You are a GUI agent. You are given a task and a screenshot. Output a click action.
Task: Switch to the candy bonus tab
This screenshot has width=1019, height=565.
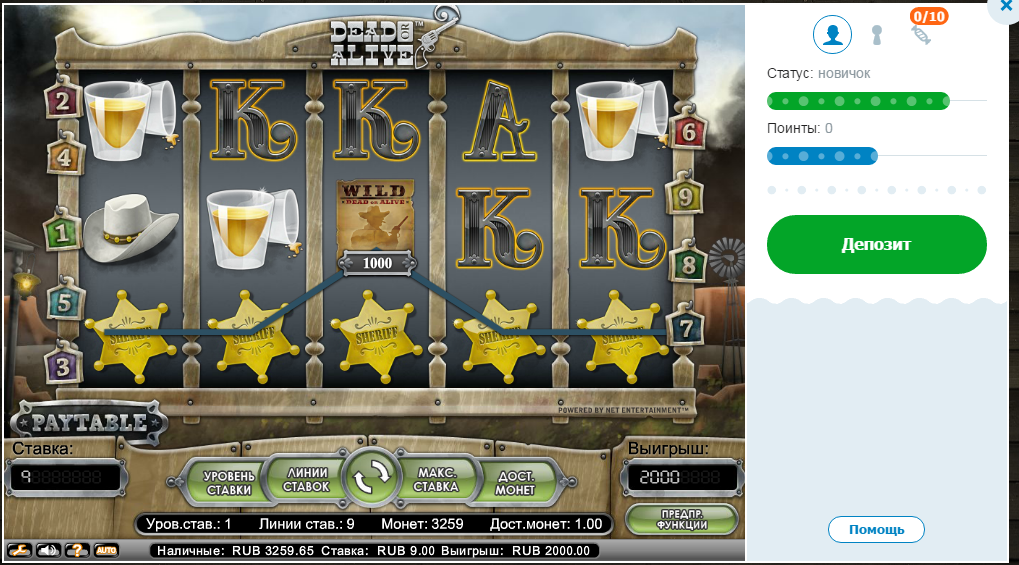click(921, 35)
